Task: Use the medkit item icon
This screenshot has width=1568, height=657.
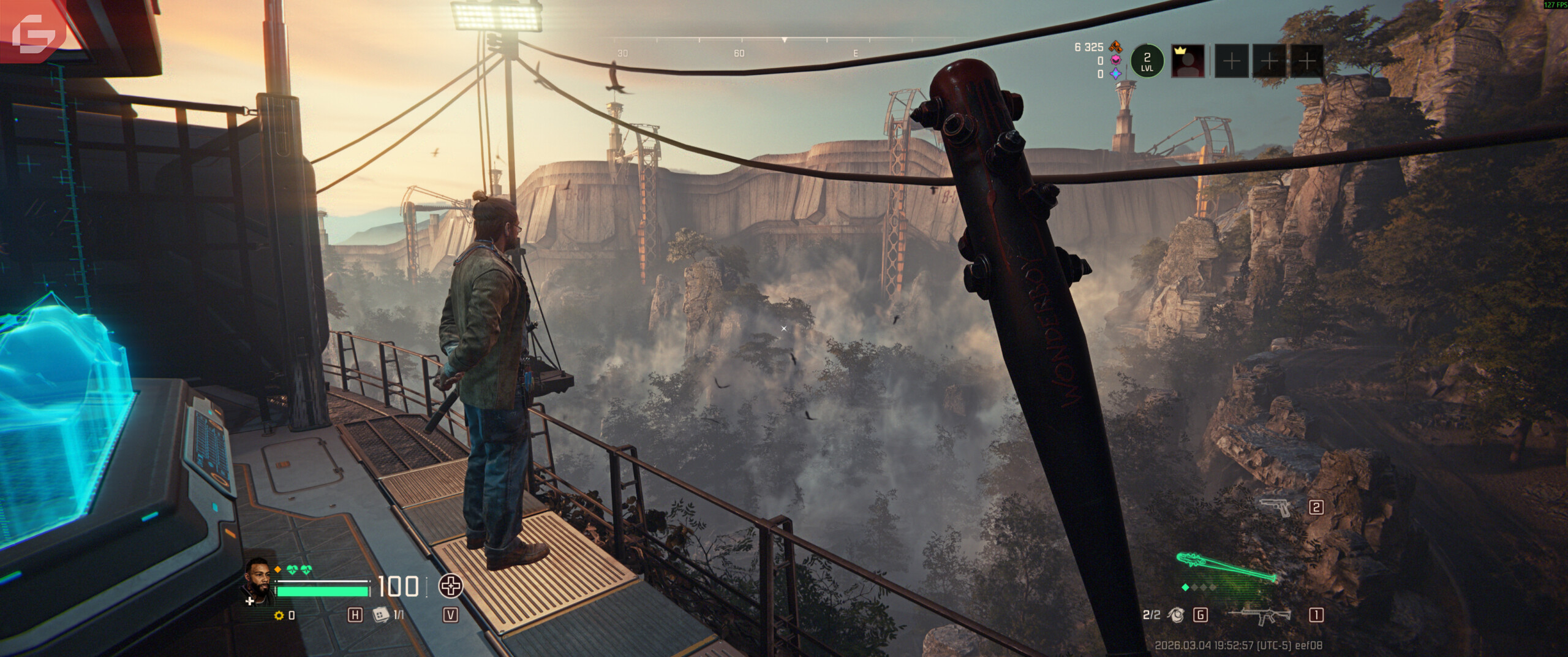Action: click(381, 615)
